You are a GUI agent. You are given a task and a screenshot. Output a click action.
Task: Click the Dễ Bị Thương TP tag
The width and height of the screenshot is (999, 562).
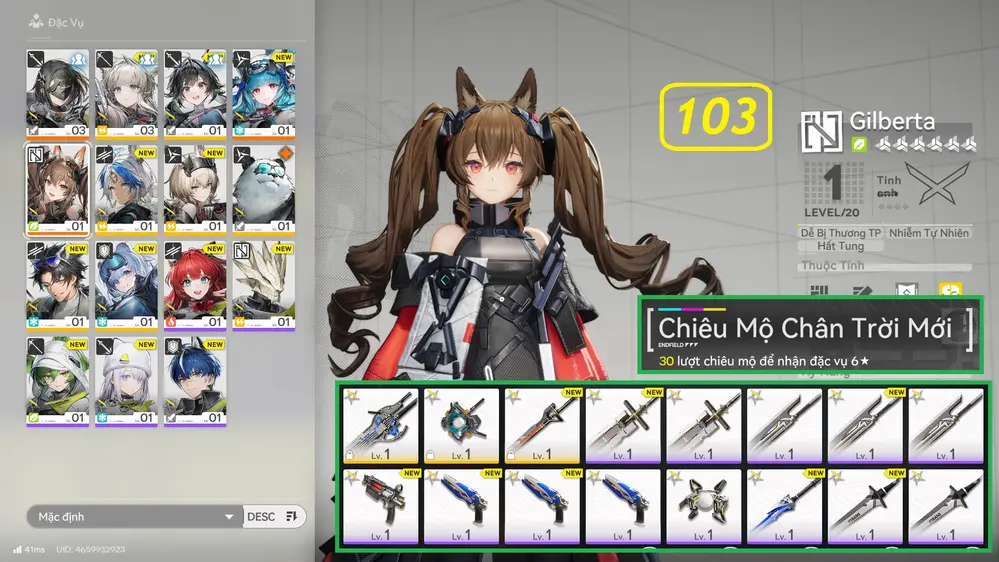[x=841, y=233]
